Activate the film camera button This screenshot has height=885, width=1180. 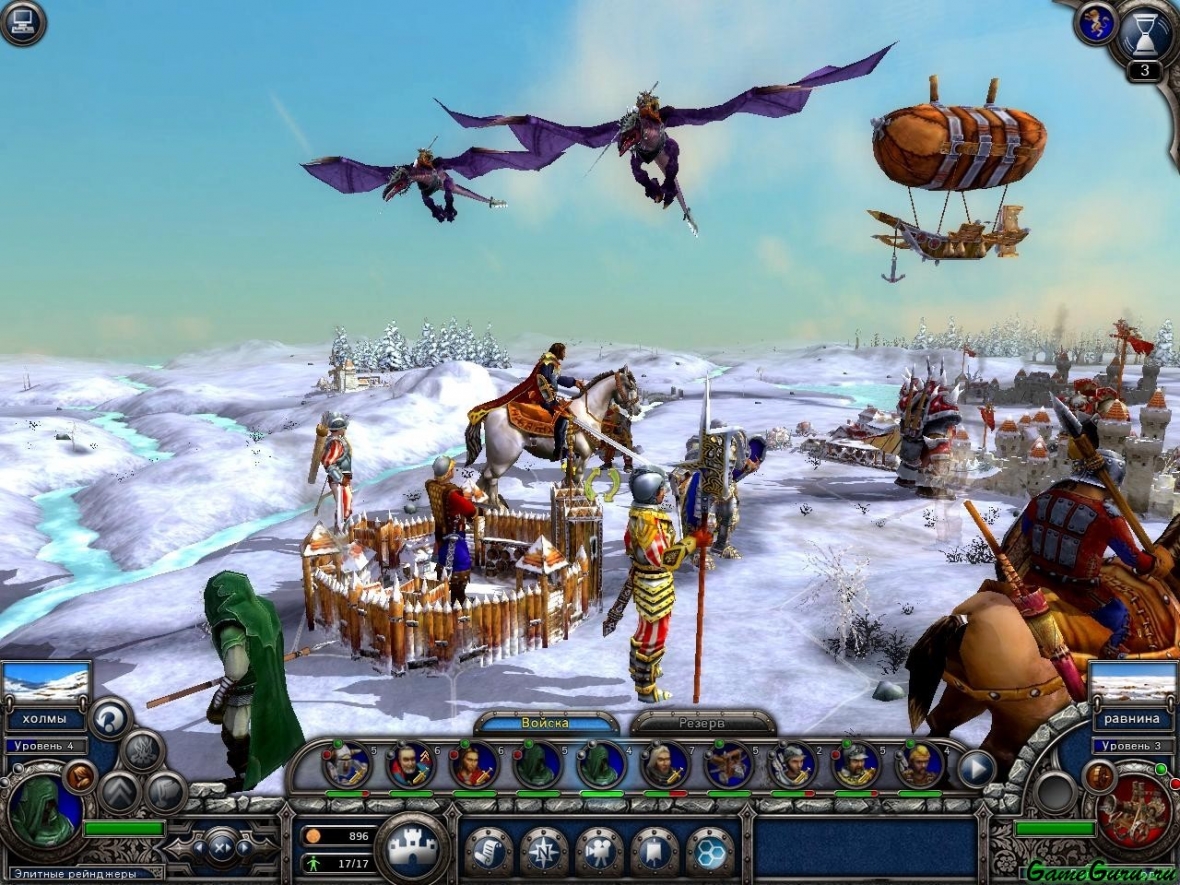599,851
